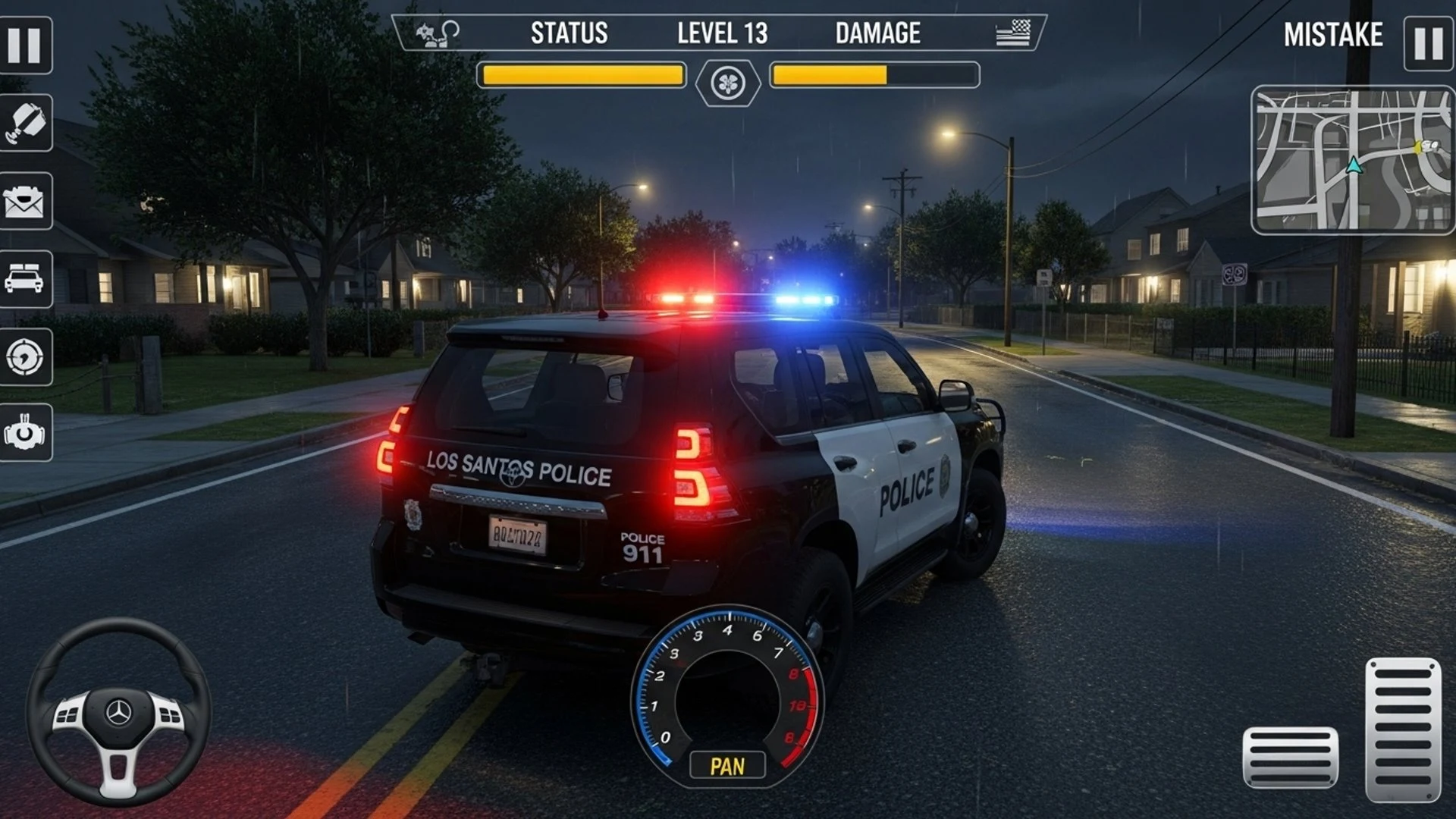Screen dimensions: 1456x819
Task: Step on the wide brake pedal
Action: pos(1290,757)
